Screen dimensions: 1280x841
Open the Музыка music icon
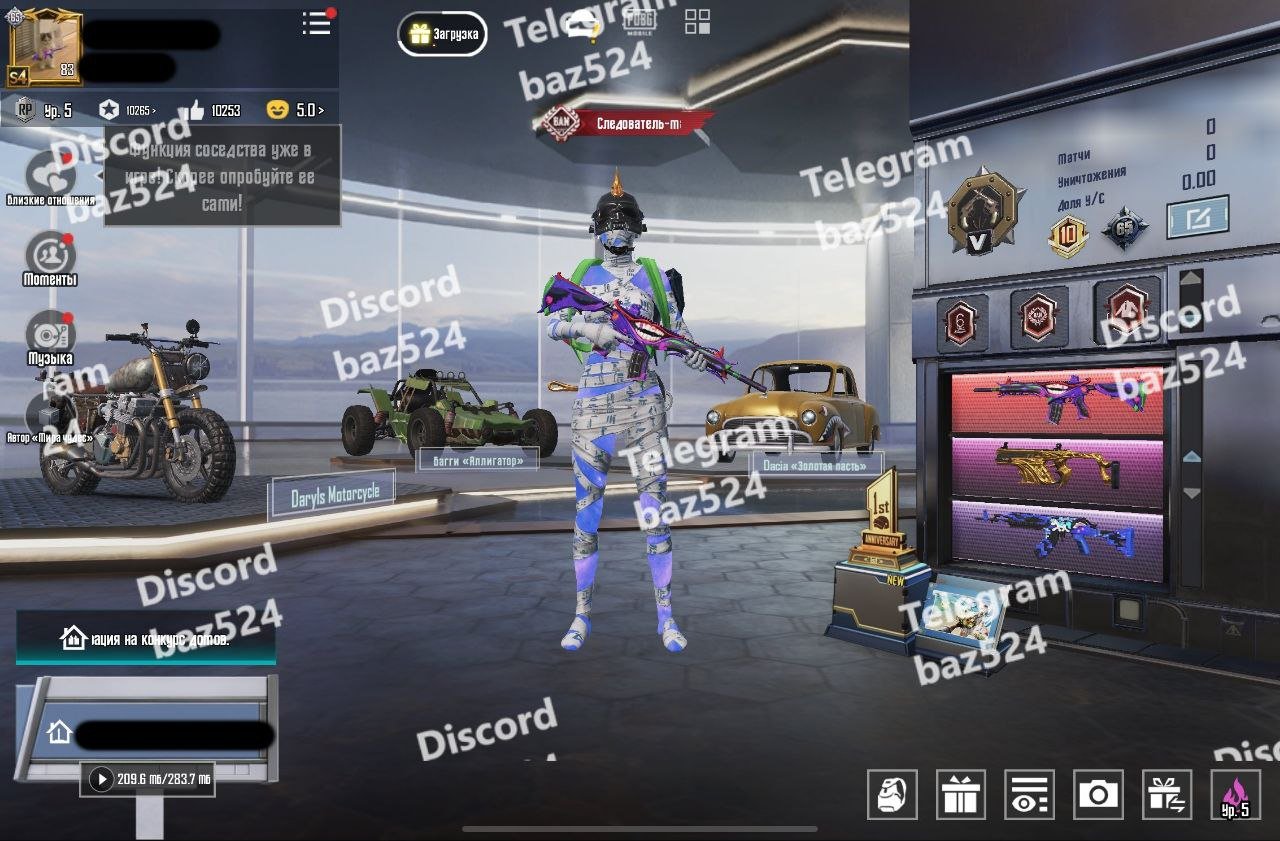pos(50,334)
